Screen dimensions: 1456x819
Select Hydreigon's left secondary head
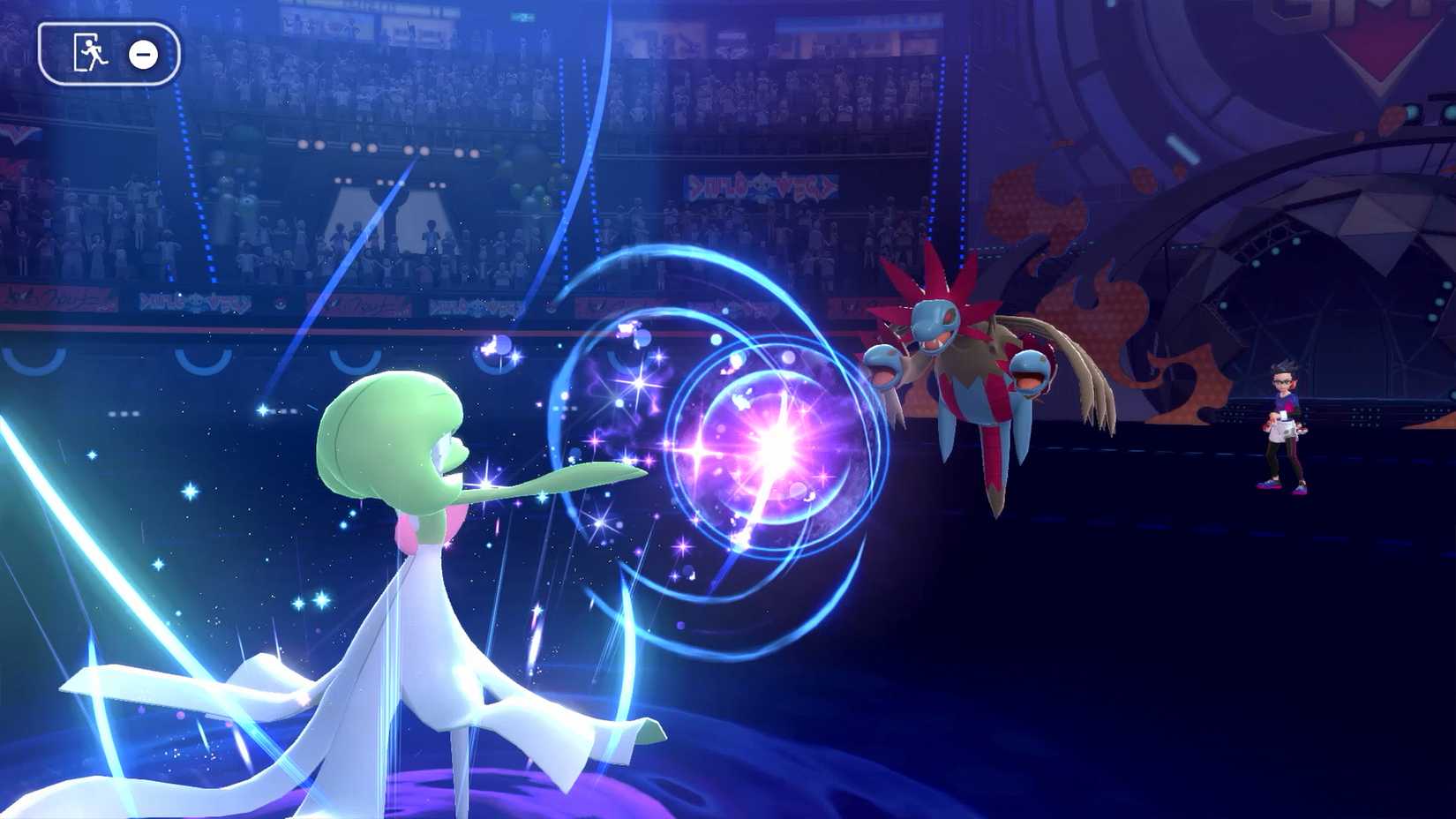pyautogui.click(x=882, y=366)
